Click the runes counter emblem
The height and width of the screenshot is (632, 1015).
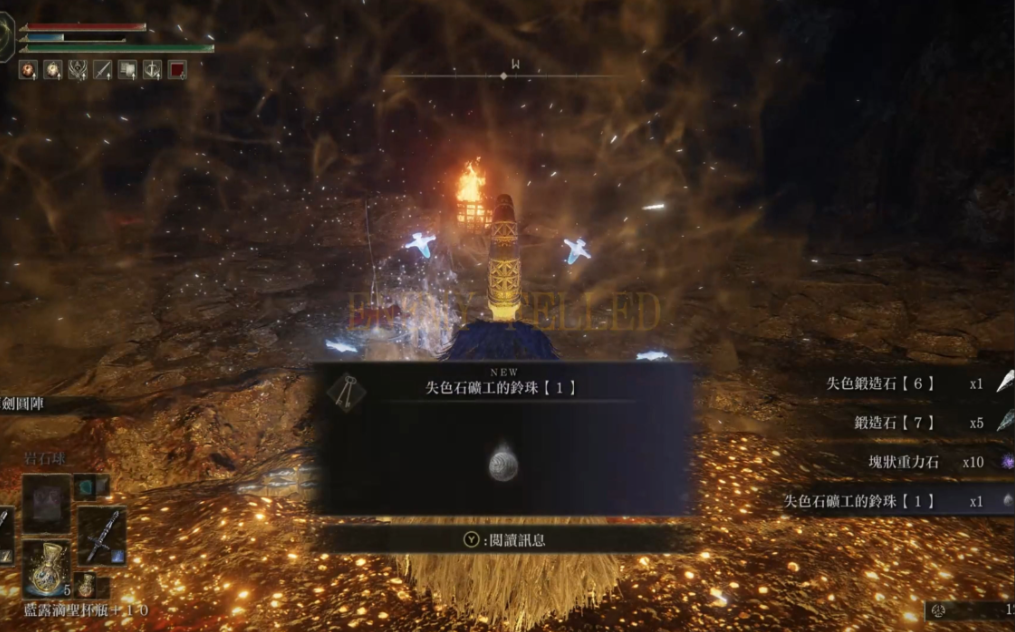coord(938,609)
